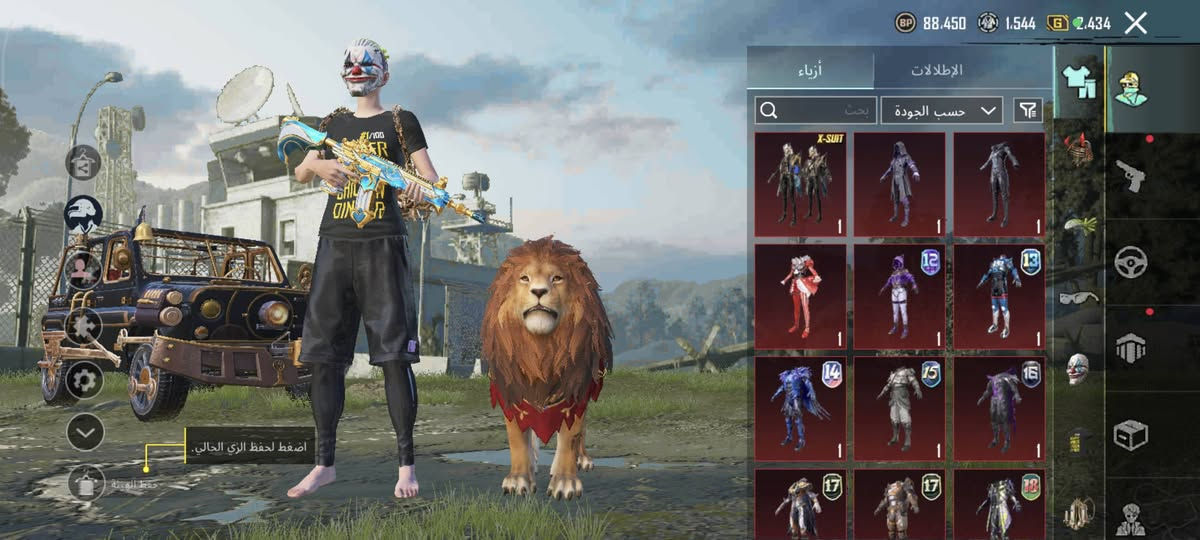Open the box crate category
Screen dimensions: 1200x540
tap(1131, 434)
